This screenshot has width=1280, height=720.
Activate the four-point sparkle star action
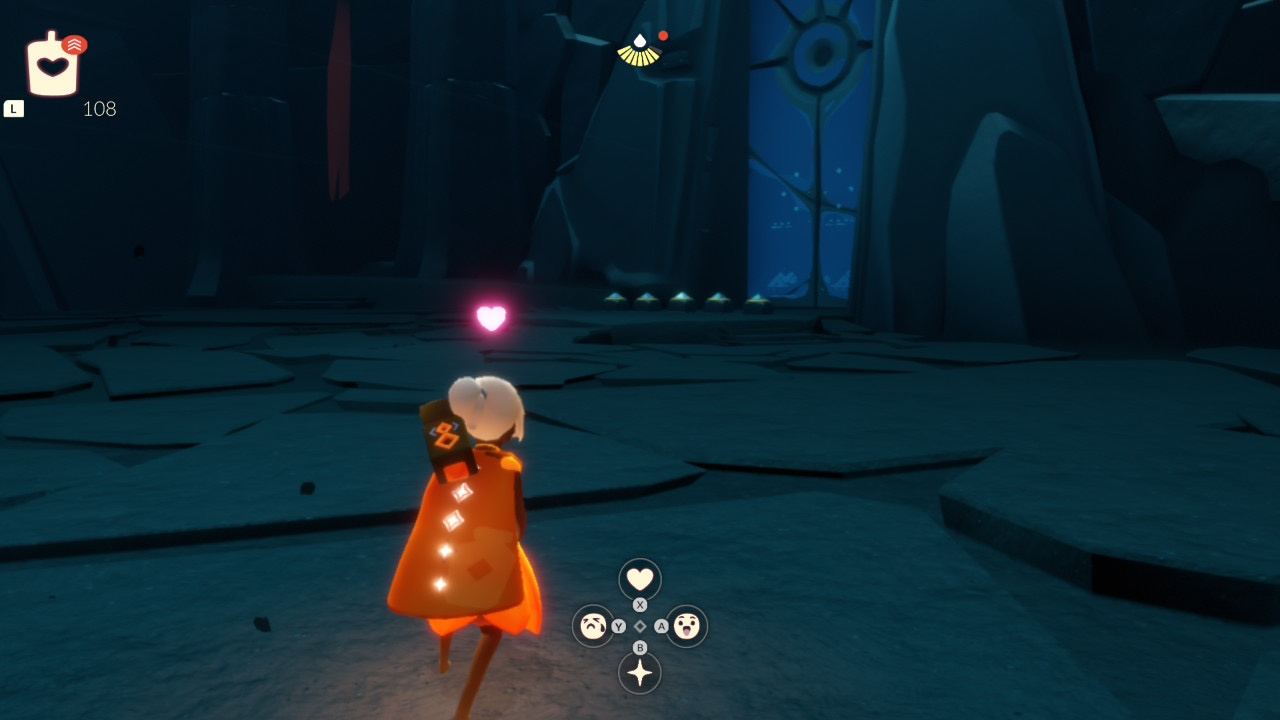(x=640, y=672)
